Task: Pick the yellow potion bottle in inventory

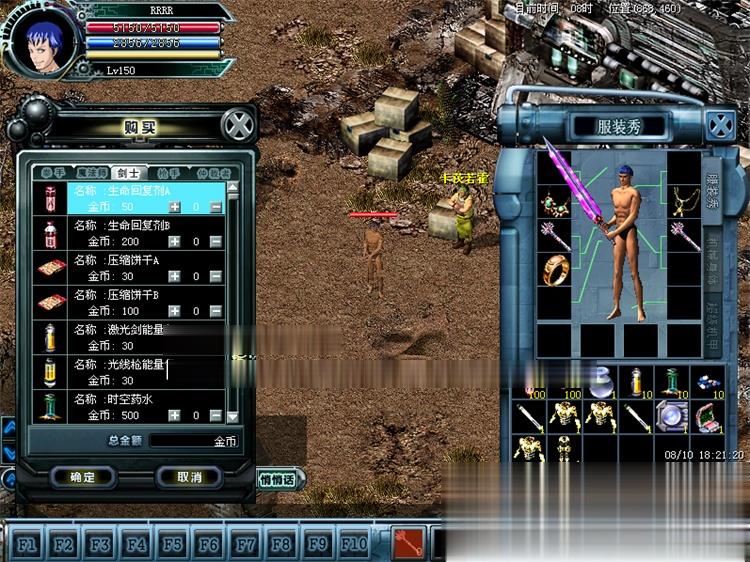Action: pos(636,380)
